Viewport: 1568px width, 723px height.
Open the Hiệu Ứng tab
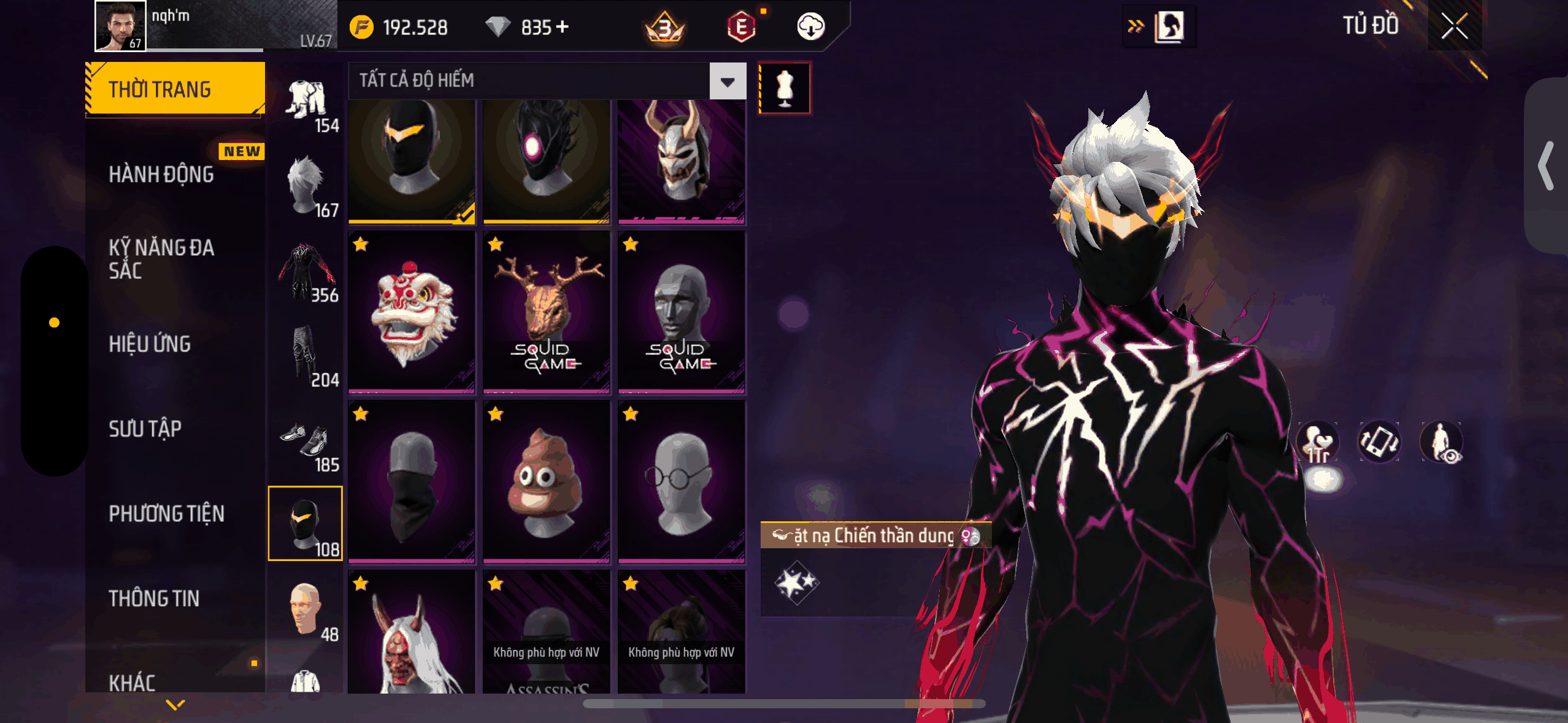(x=150, y=344)
